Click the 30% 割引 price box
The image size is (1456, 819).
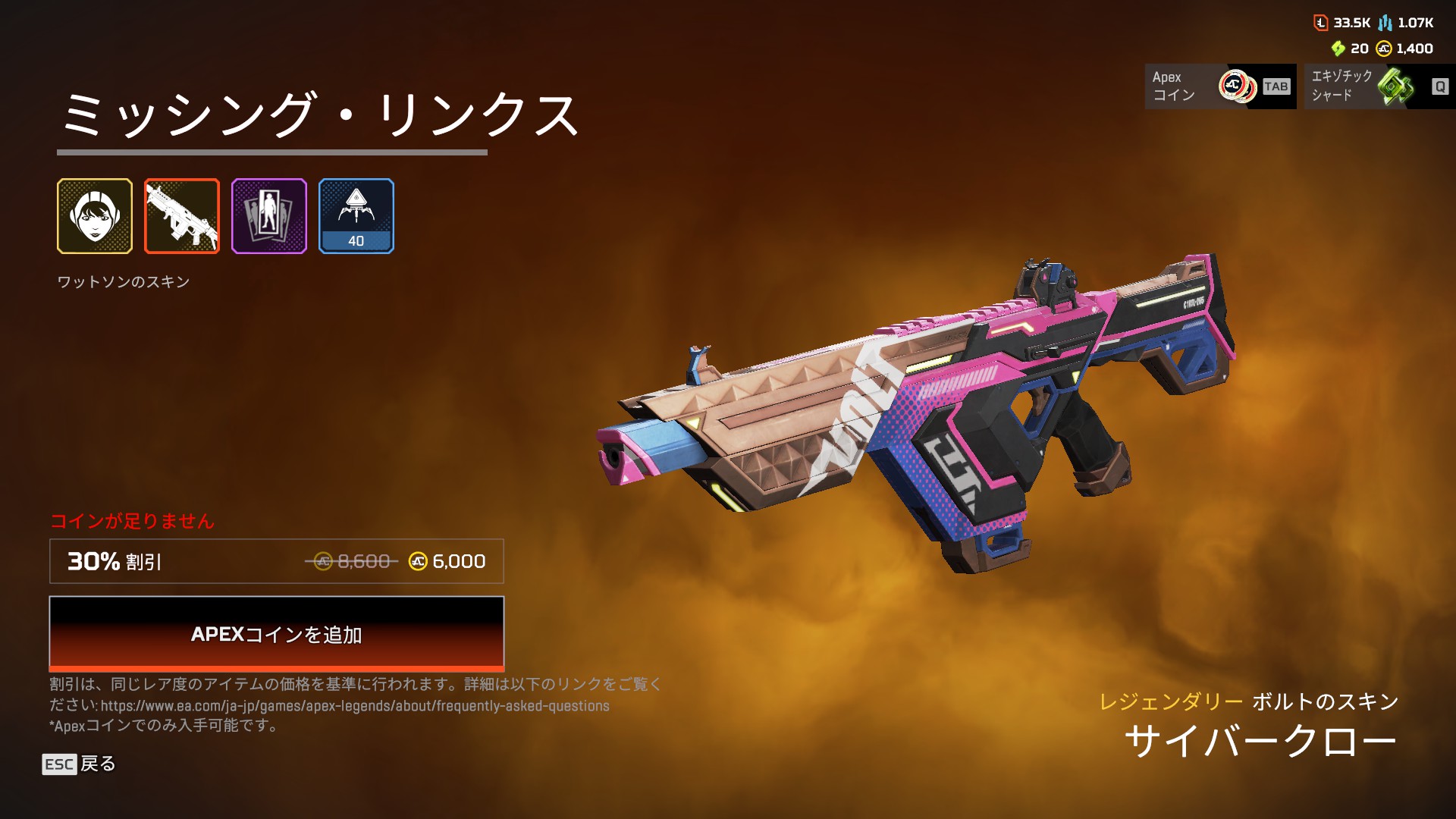276,561
